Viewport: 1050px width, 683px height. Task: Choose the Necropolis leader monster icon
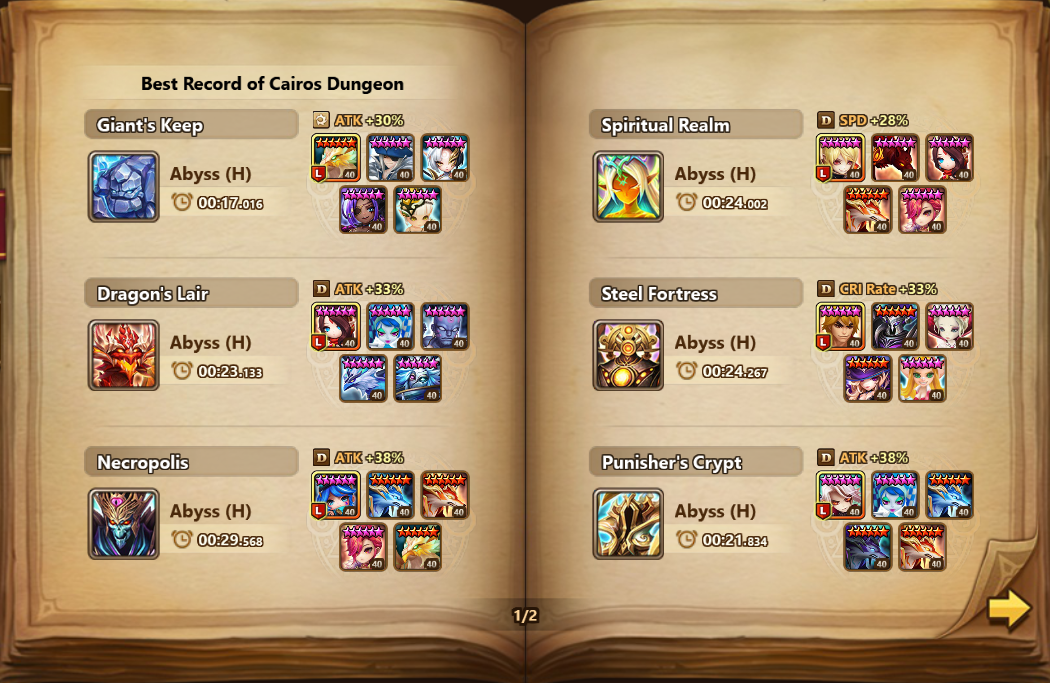pos(336,496)
